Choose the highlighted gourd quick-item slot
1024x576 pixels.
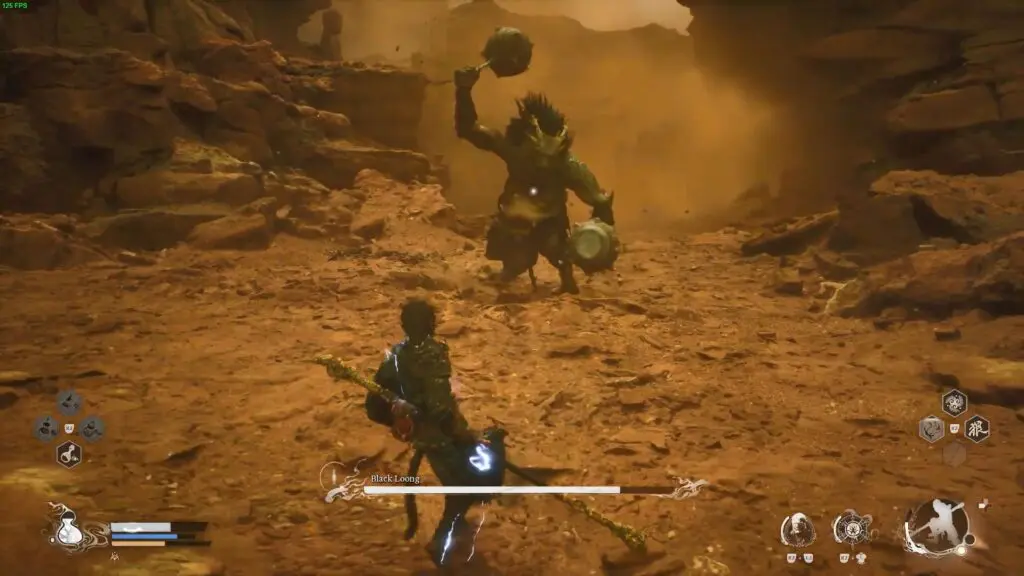point(68,454)
